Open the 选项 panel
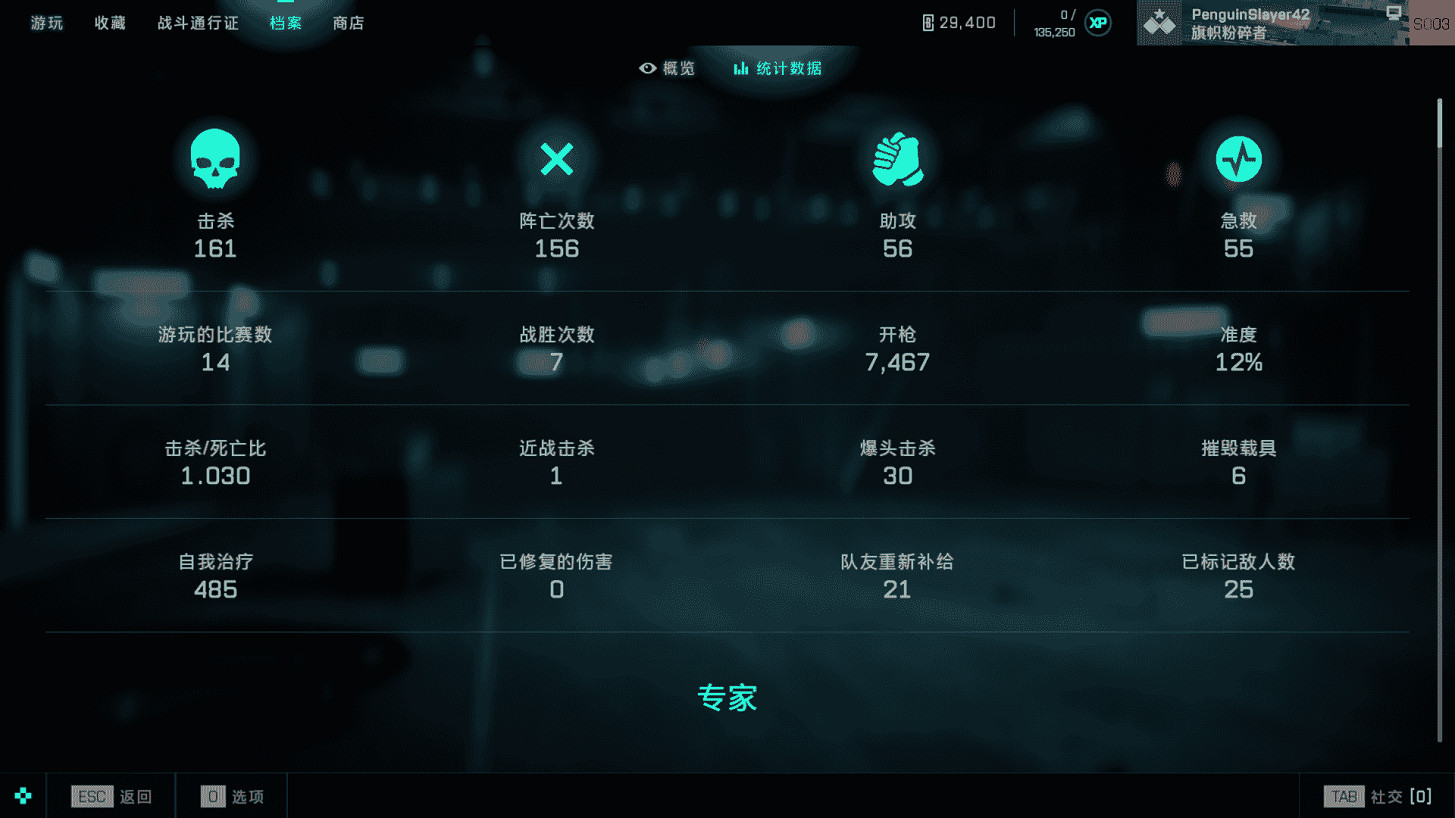Viewport: 1455px width, 818px height. [x=232, y=796]
